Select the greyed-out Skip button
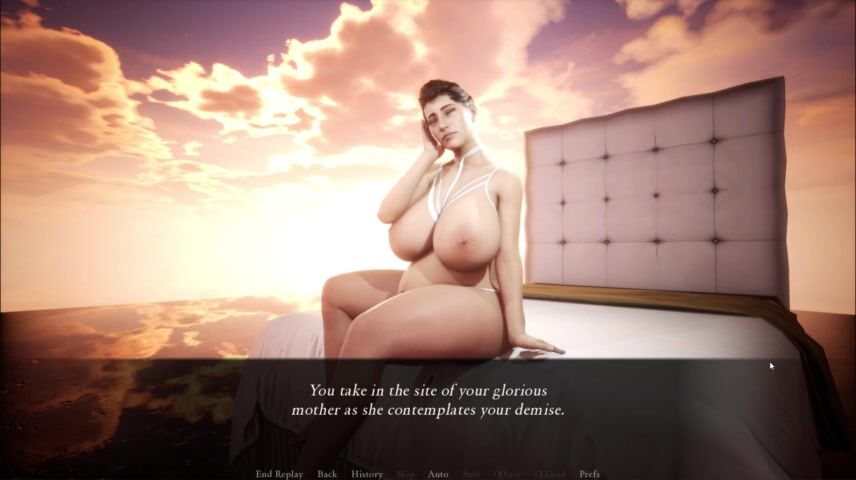 click(405, 474)
